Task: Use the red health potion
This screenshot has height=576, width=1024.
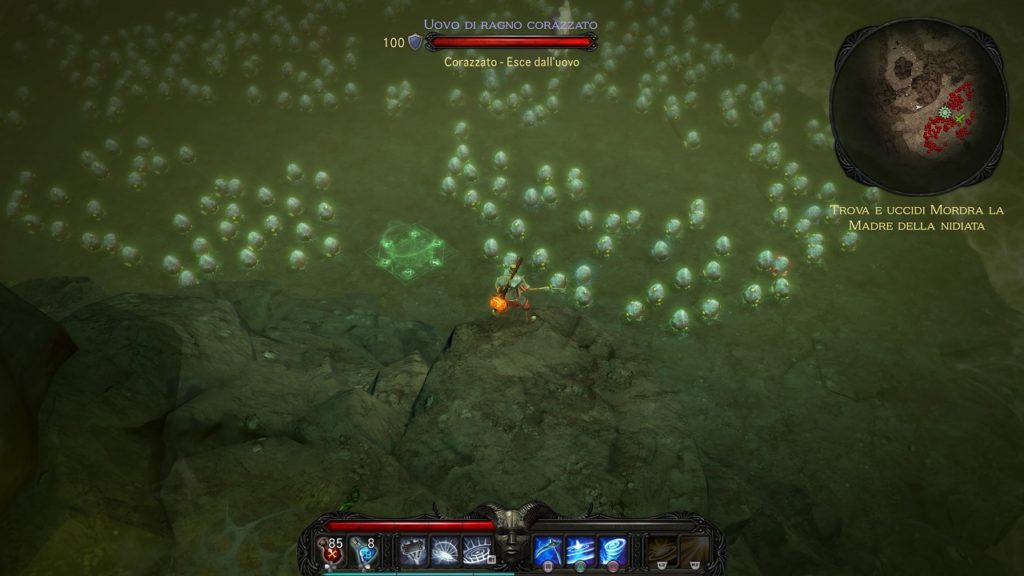Action: [x=331, y=548]
